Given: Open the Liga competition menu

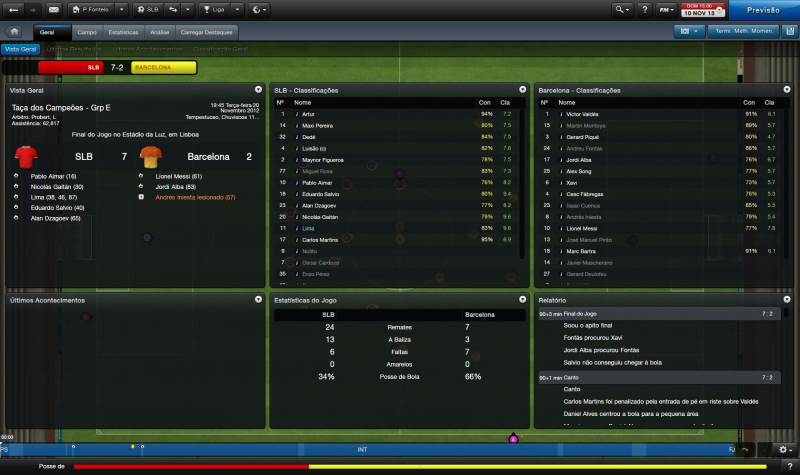Looking at the screenshot, I should [217, 10].
